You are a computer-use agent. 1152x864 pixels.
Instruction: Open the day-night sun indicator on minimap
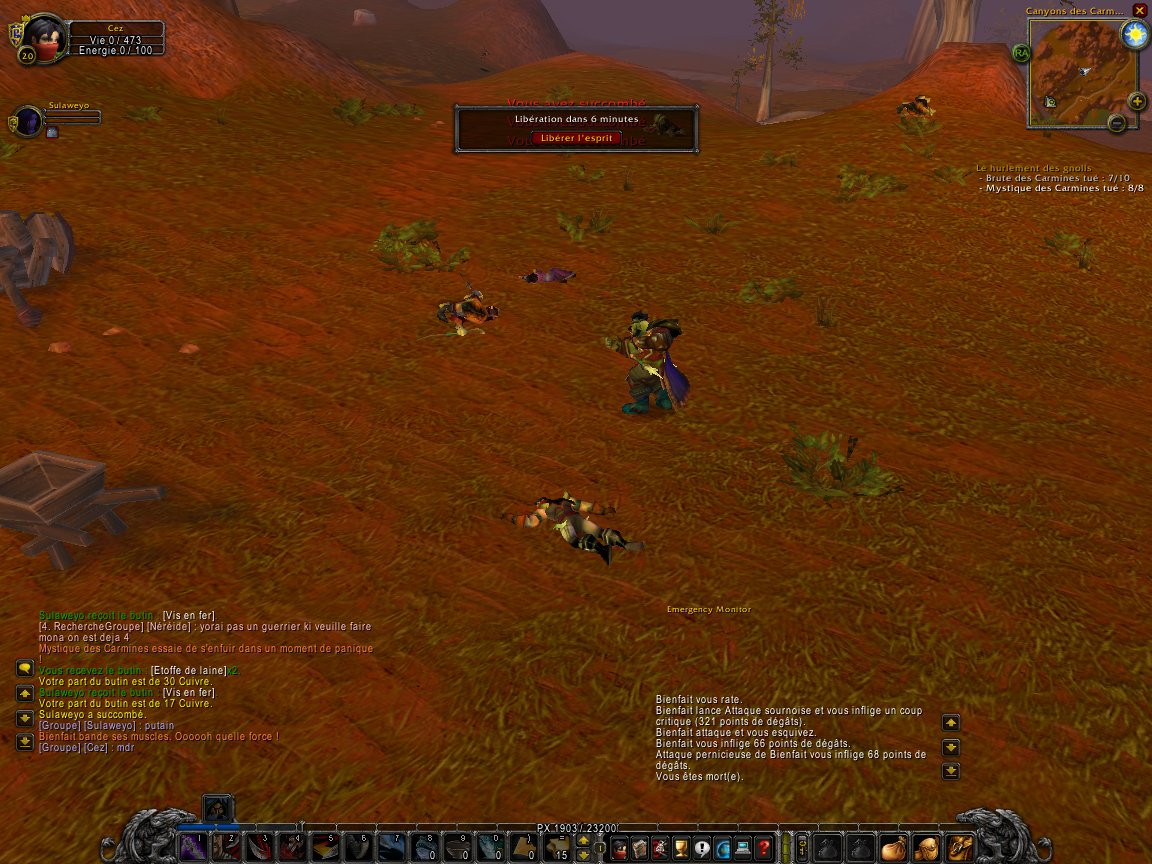click(1134, 35)
